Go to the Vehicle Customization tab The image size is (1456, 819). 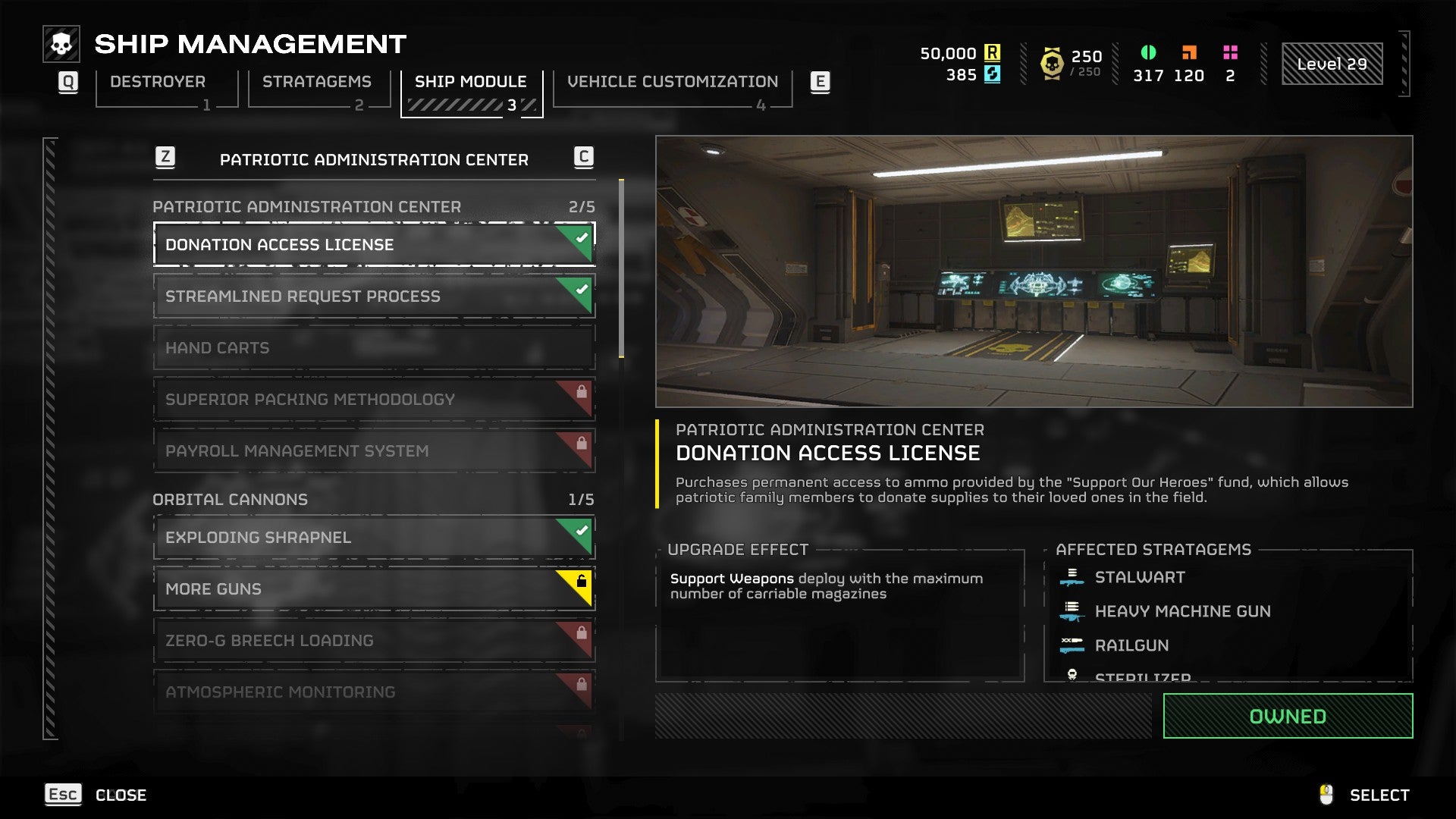[673, 82]
